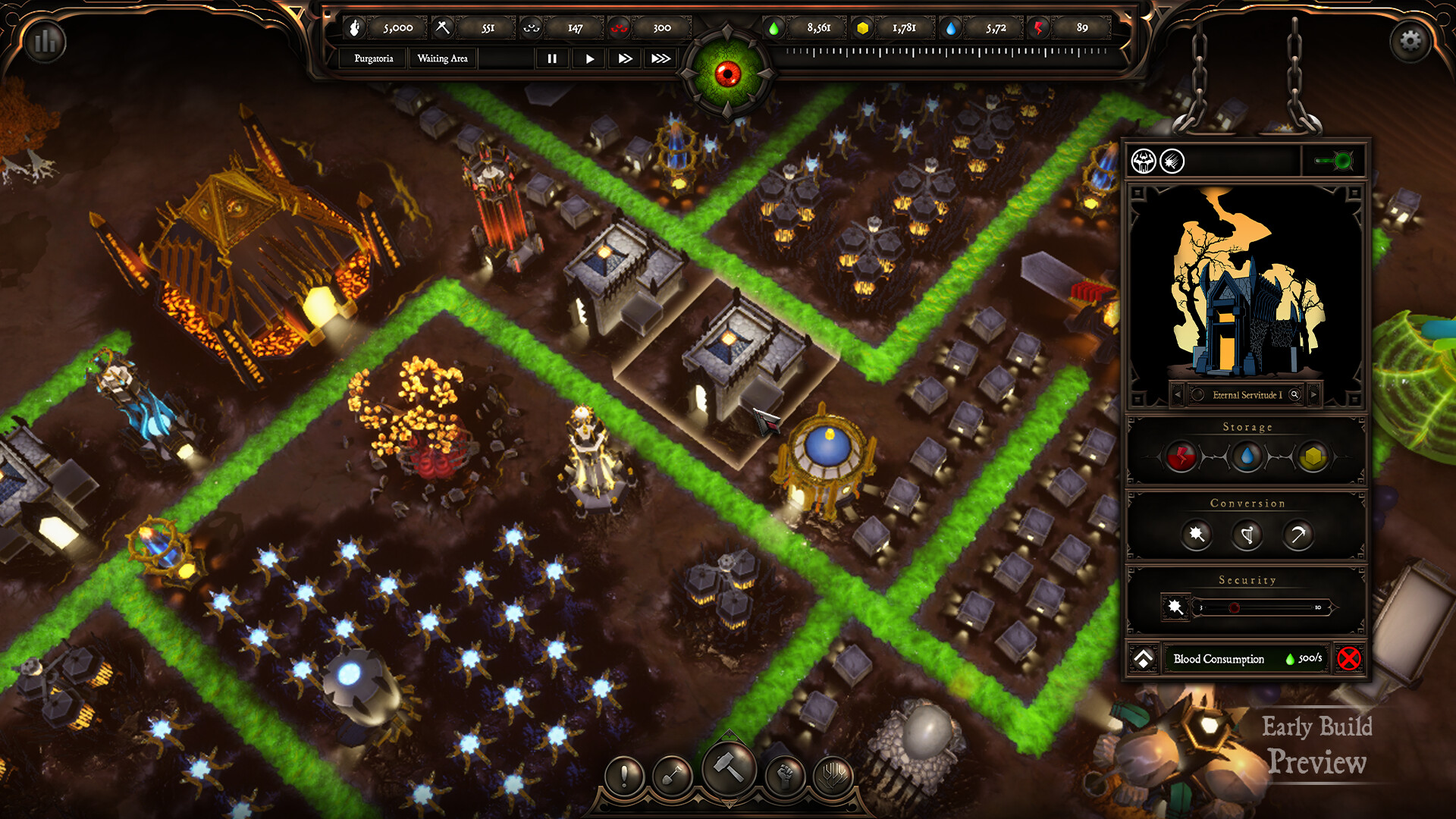Open the Waiting Area tab
Viewport: 1456px width, 819px height.
click(x=442, y=58)
